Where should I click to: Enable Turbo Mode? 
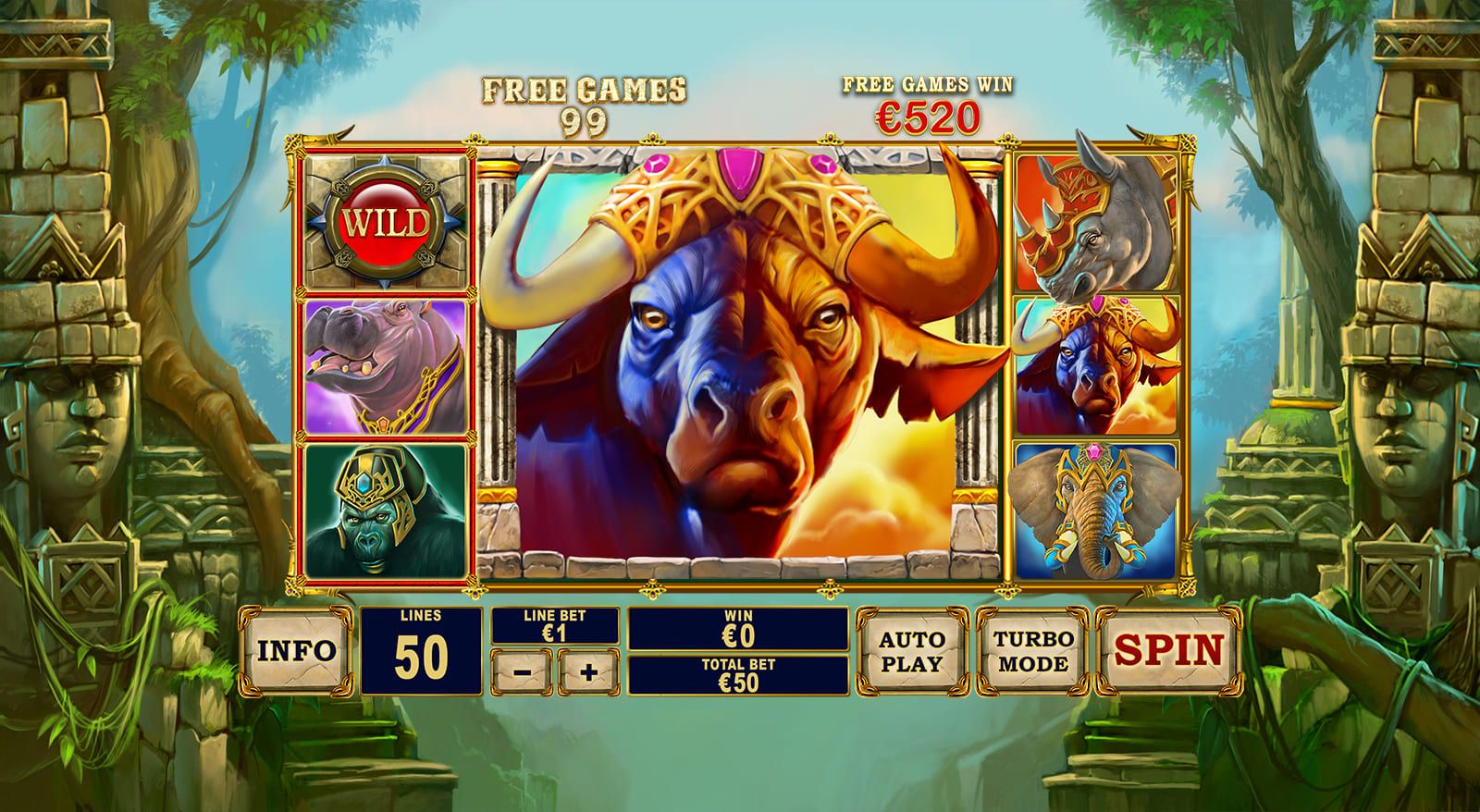pos(1030,649)
